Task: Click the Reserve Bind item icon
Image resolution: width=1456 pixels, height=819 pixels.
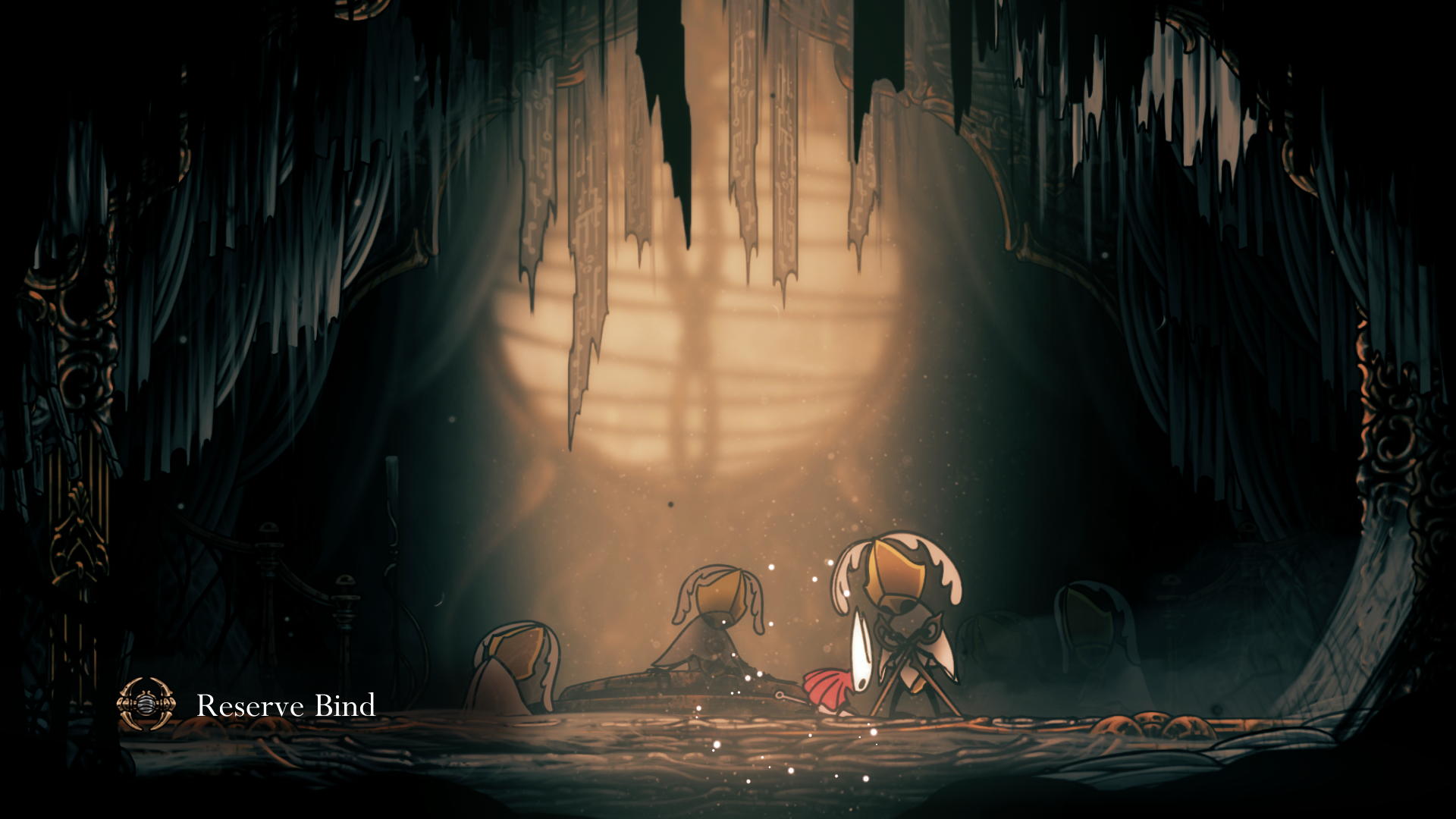Action: pos(146,704)
